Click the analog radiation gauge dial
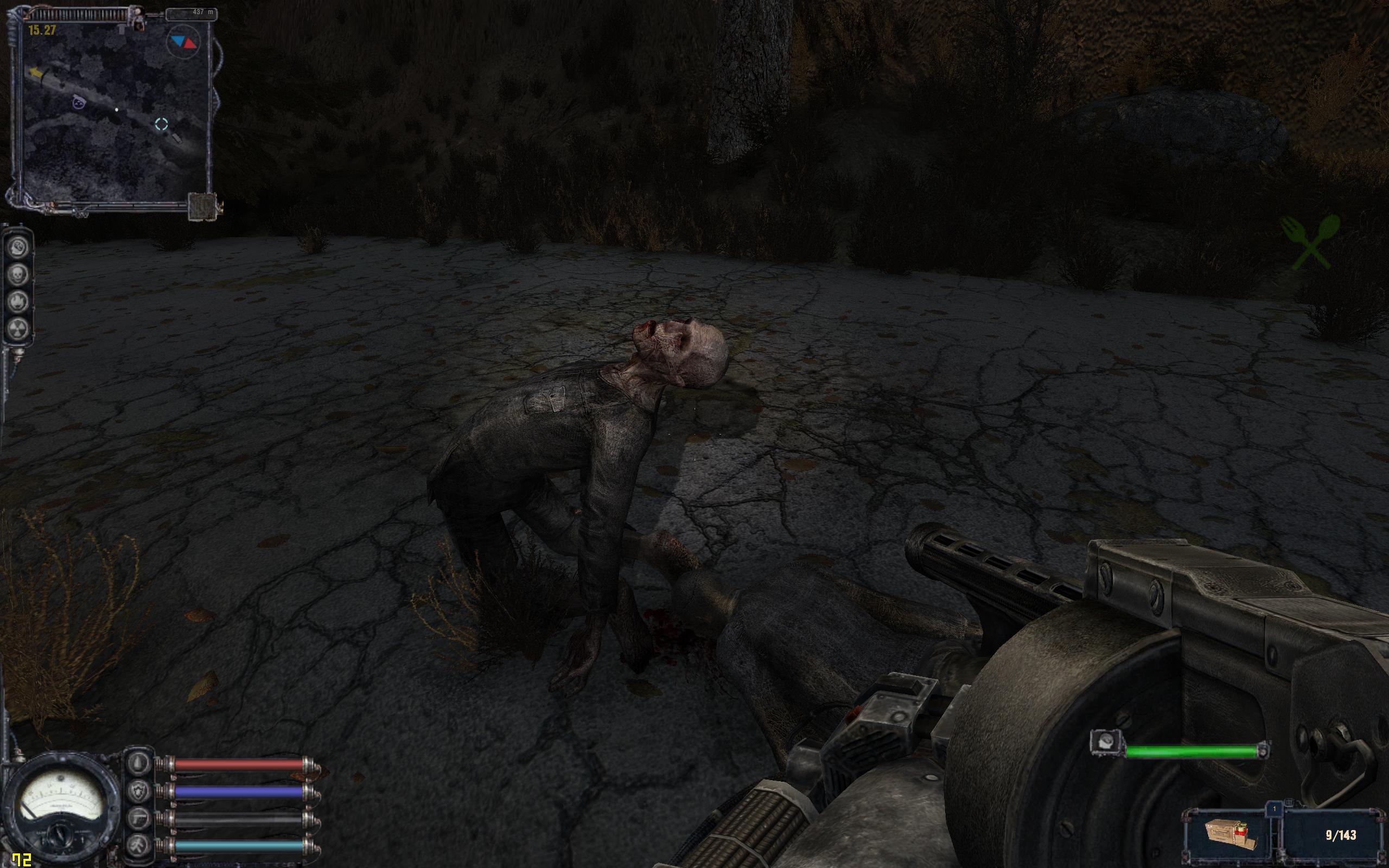 [x=59, y=802]
